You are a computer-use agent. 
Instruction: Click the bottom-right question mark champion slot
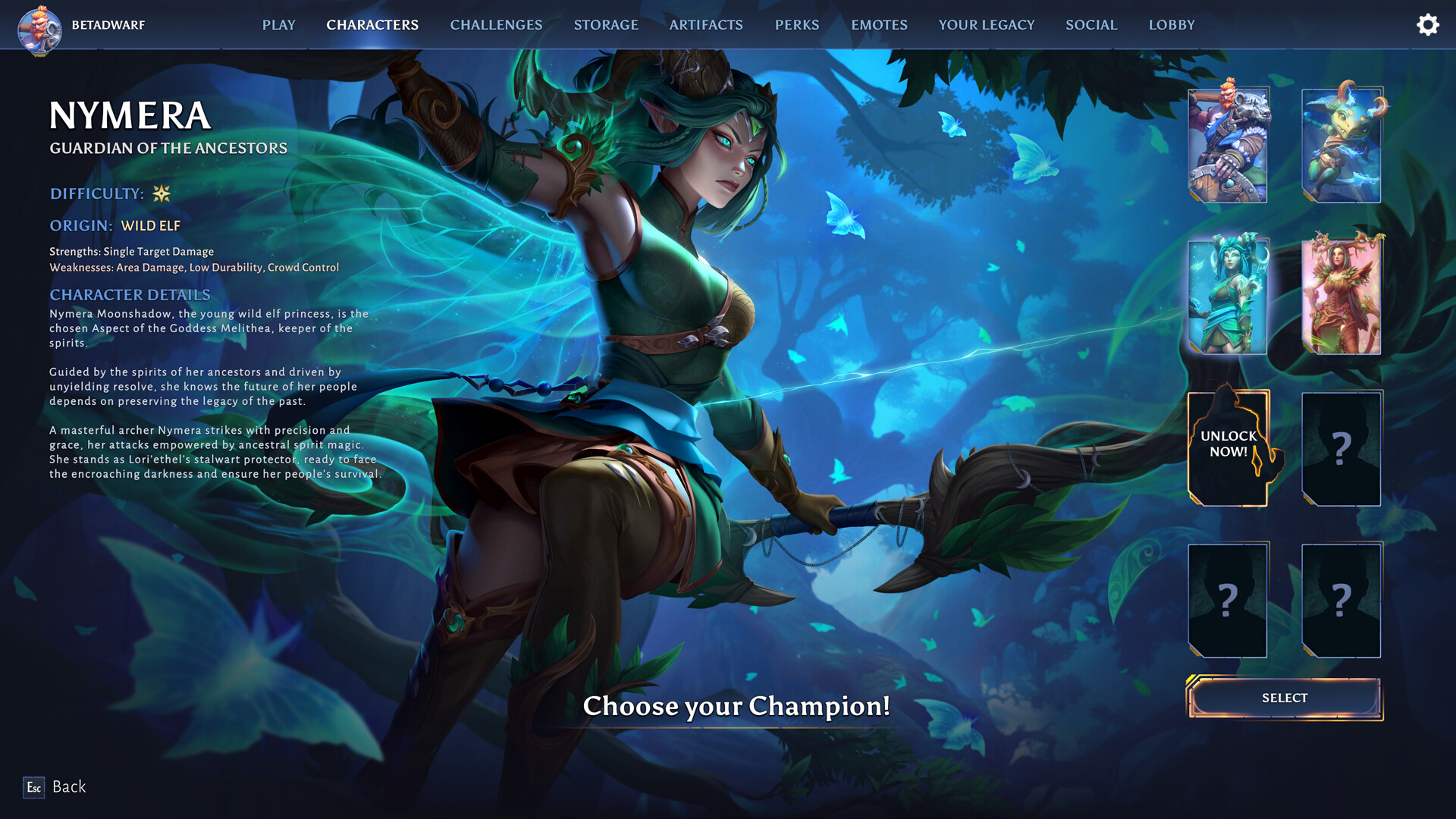(x=1341, y=599)
